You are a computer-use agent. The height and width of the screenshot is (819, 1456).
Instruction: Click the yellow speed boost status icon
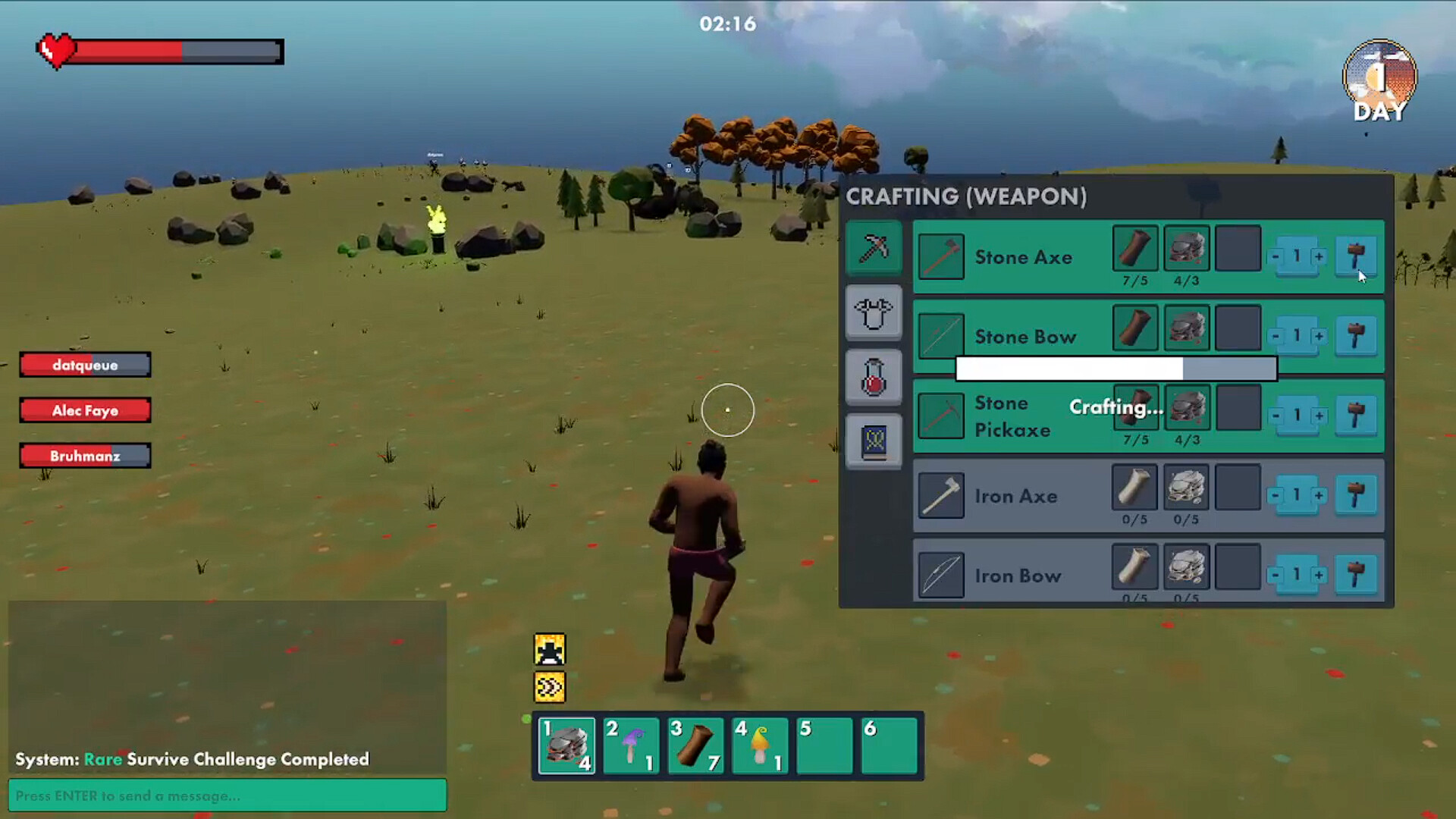549,686
